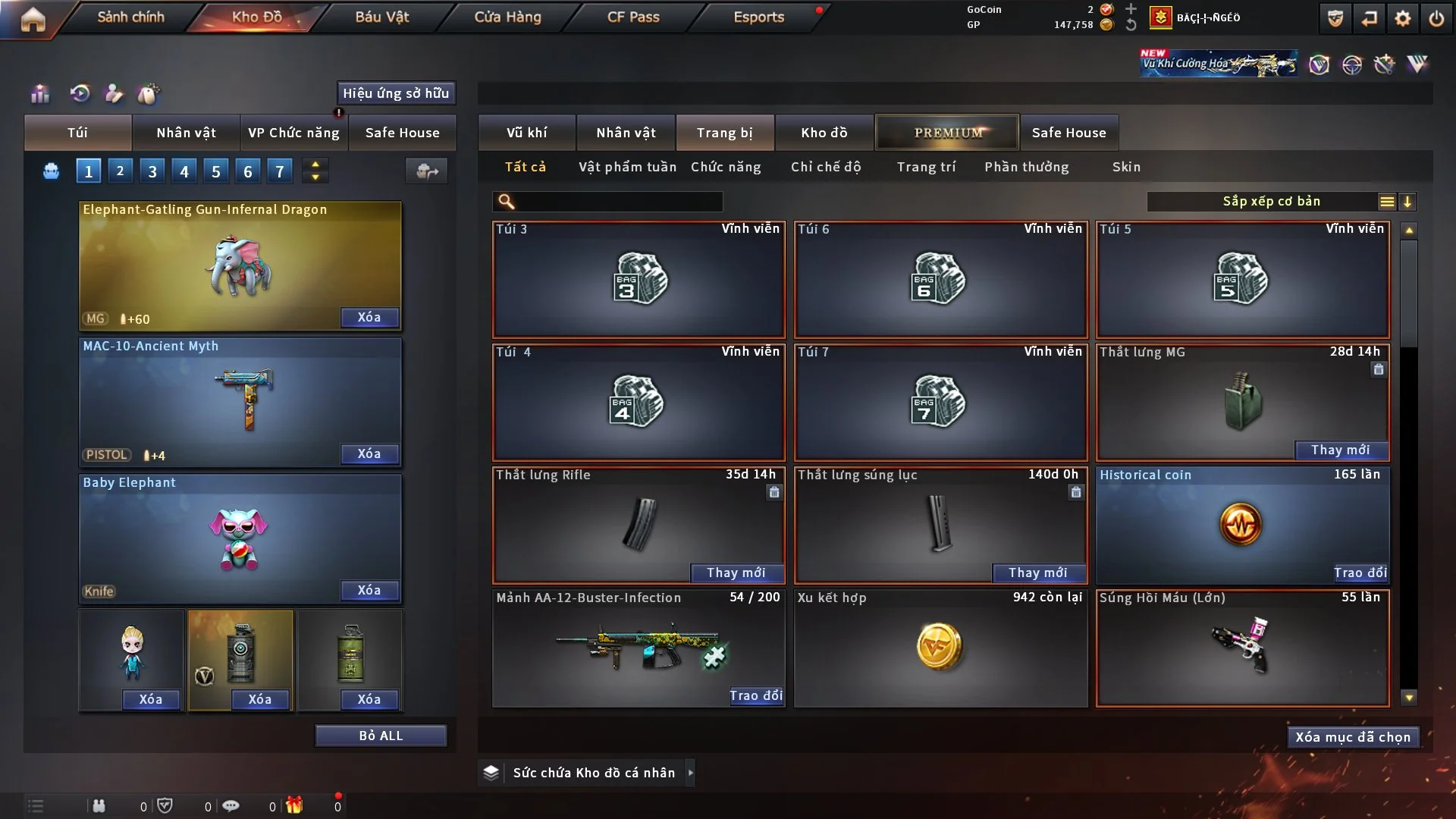Image resolution: width=1456 pixels, height=819 pixels.
Task: Open the Sắp xếp cơ bản sort dropdown
Action: click(x=1271, y=201)
